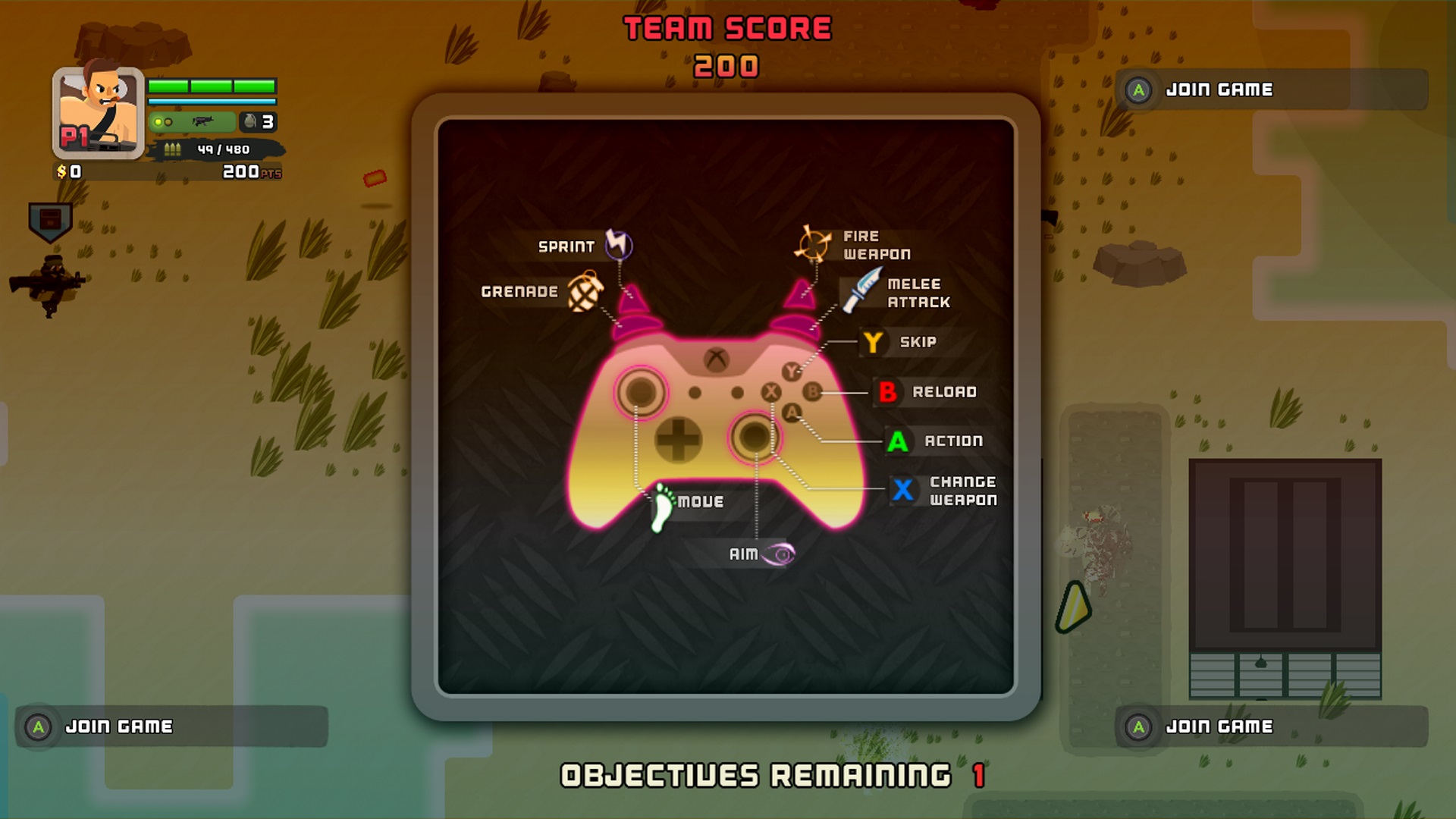Click the Sprint lightning bolt icon
This screenshot has height=819, width=1456.
618,245
